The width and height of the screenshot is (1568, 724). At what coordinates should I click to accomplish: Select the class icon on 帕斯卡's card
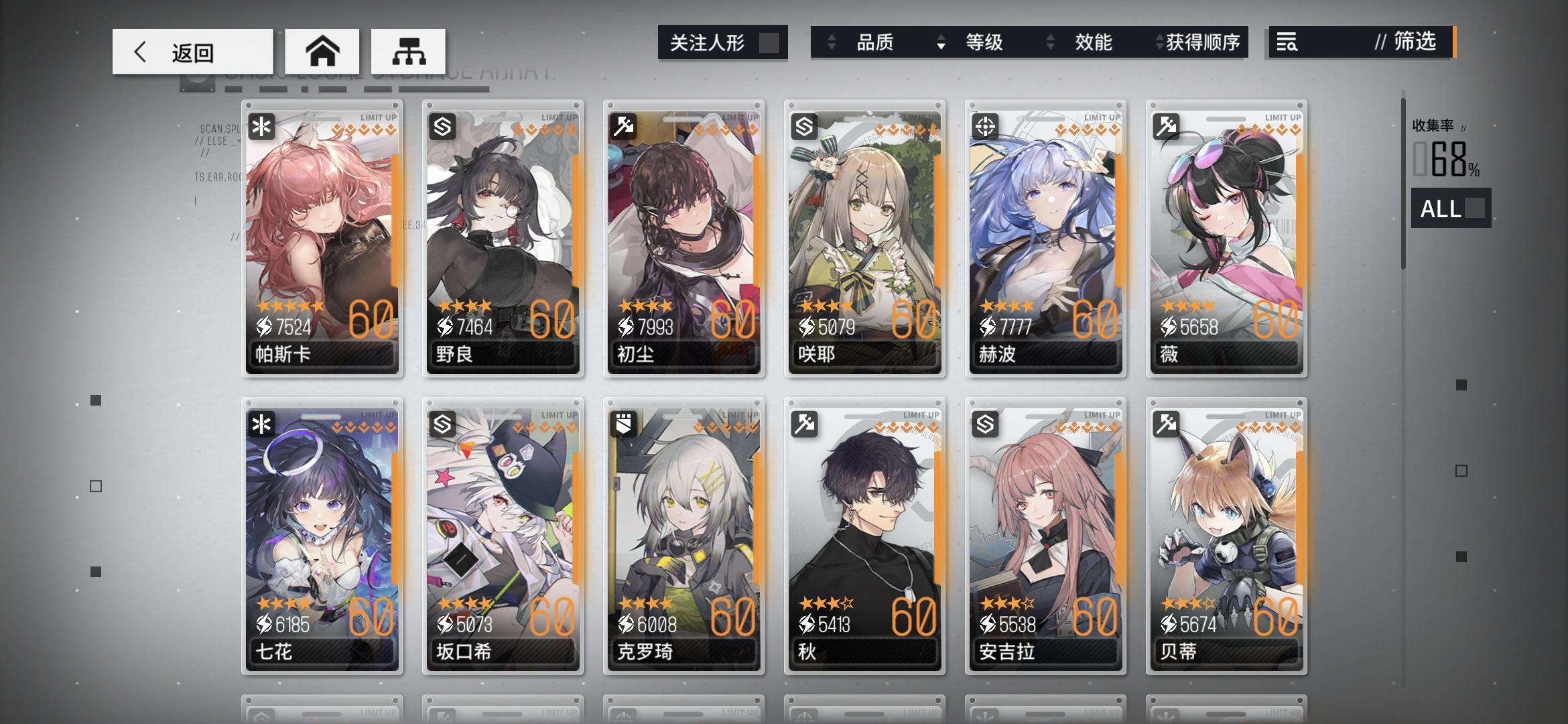tap(262, 125)
